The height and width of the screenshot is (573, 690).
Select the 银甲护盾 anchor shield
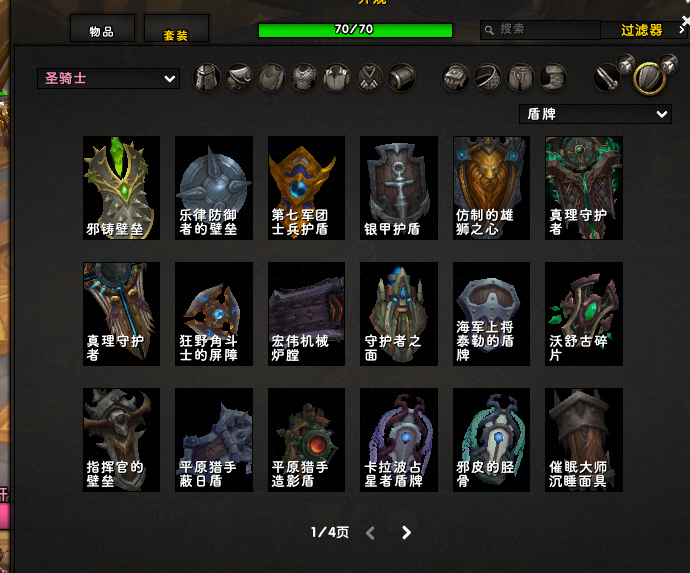point(399,188)
